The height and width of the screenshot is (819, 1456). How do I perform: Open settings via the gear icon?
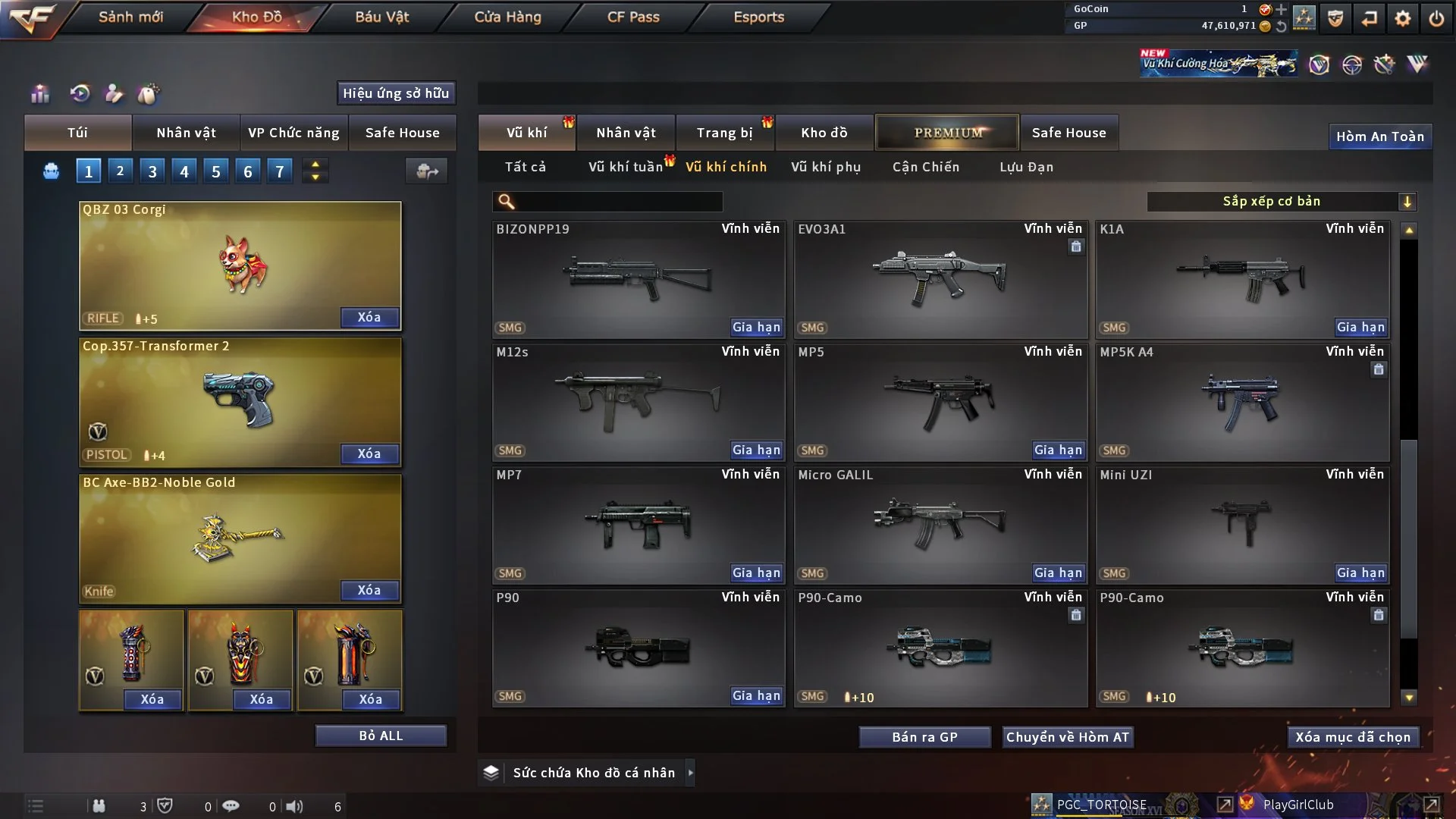tap(1402, 17)
